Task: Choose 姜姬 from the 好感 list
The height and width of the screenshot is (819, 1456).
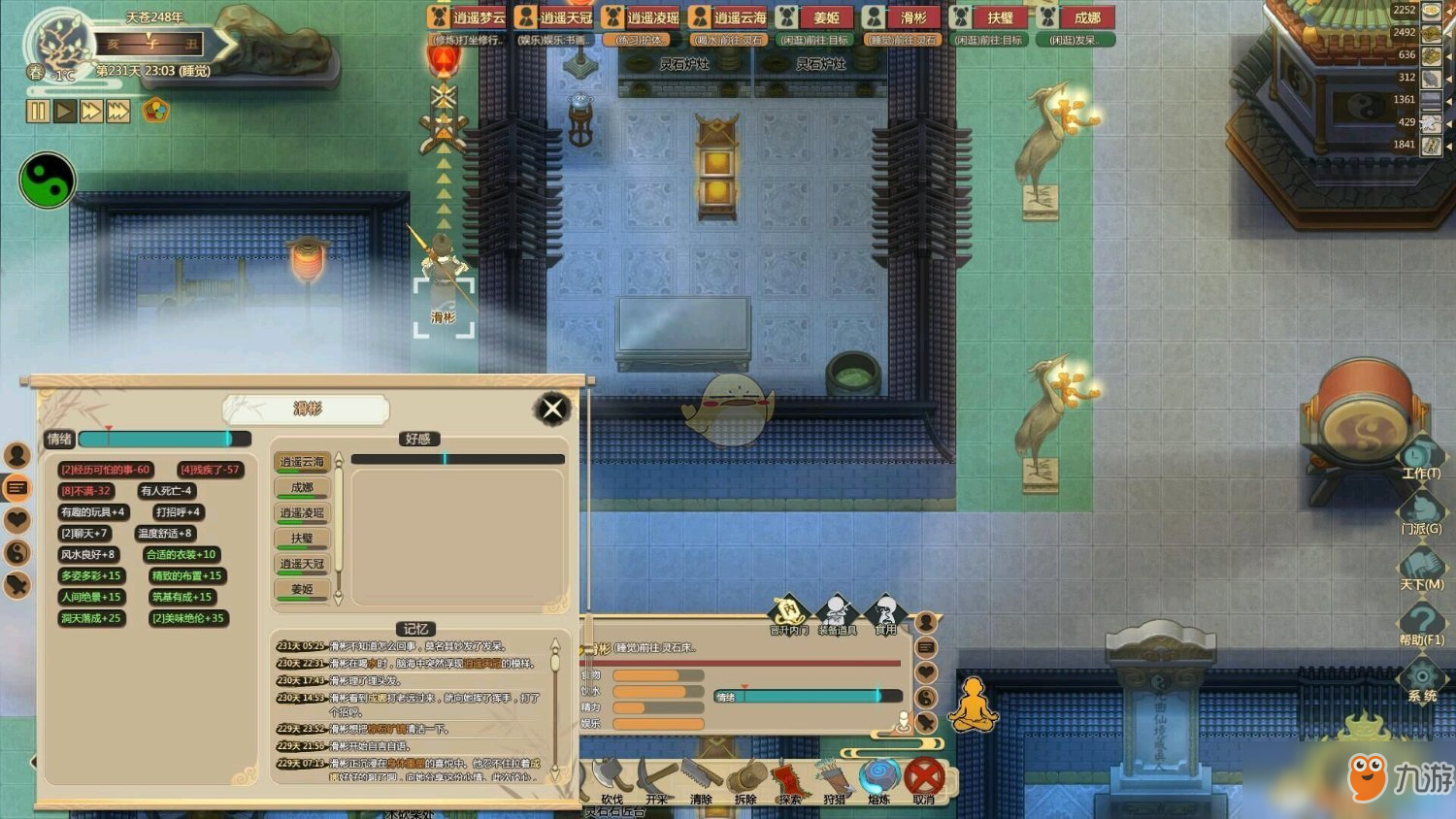Action: coord(303,589)
